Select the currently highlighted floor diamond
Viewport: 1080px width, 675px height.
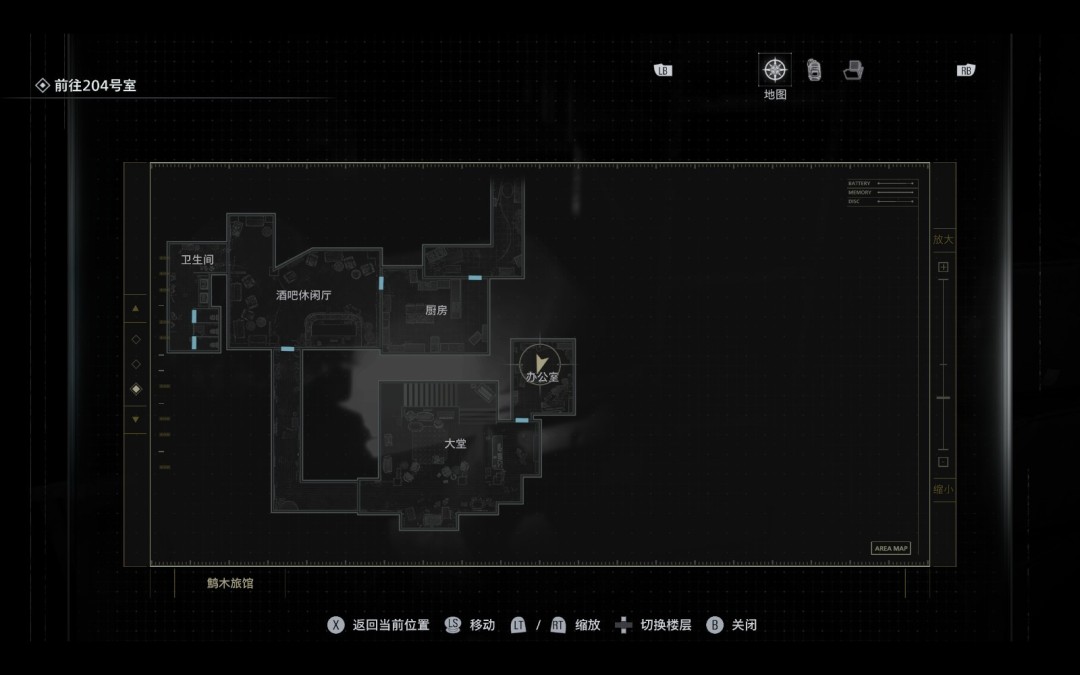(136, 388)
